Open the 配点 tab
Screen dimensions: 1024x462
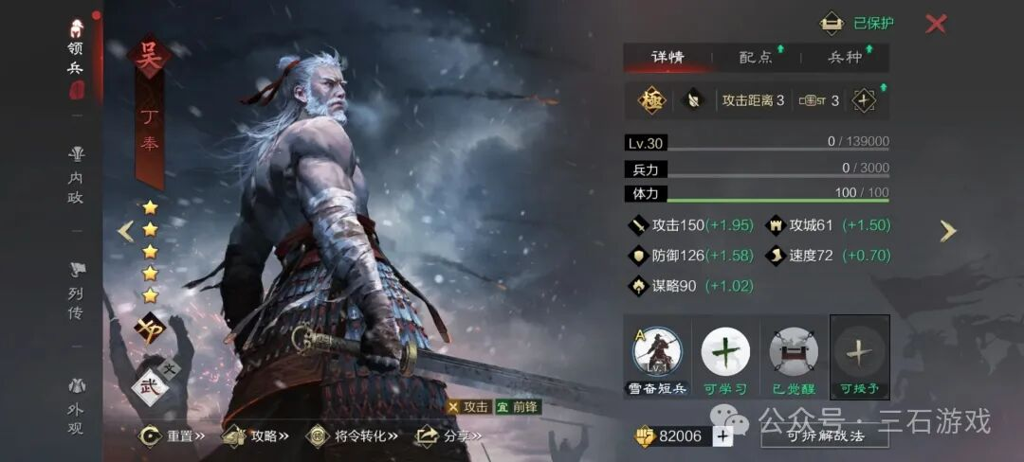756,57
